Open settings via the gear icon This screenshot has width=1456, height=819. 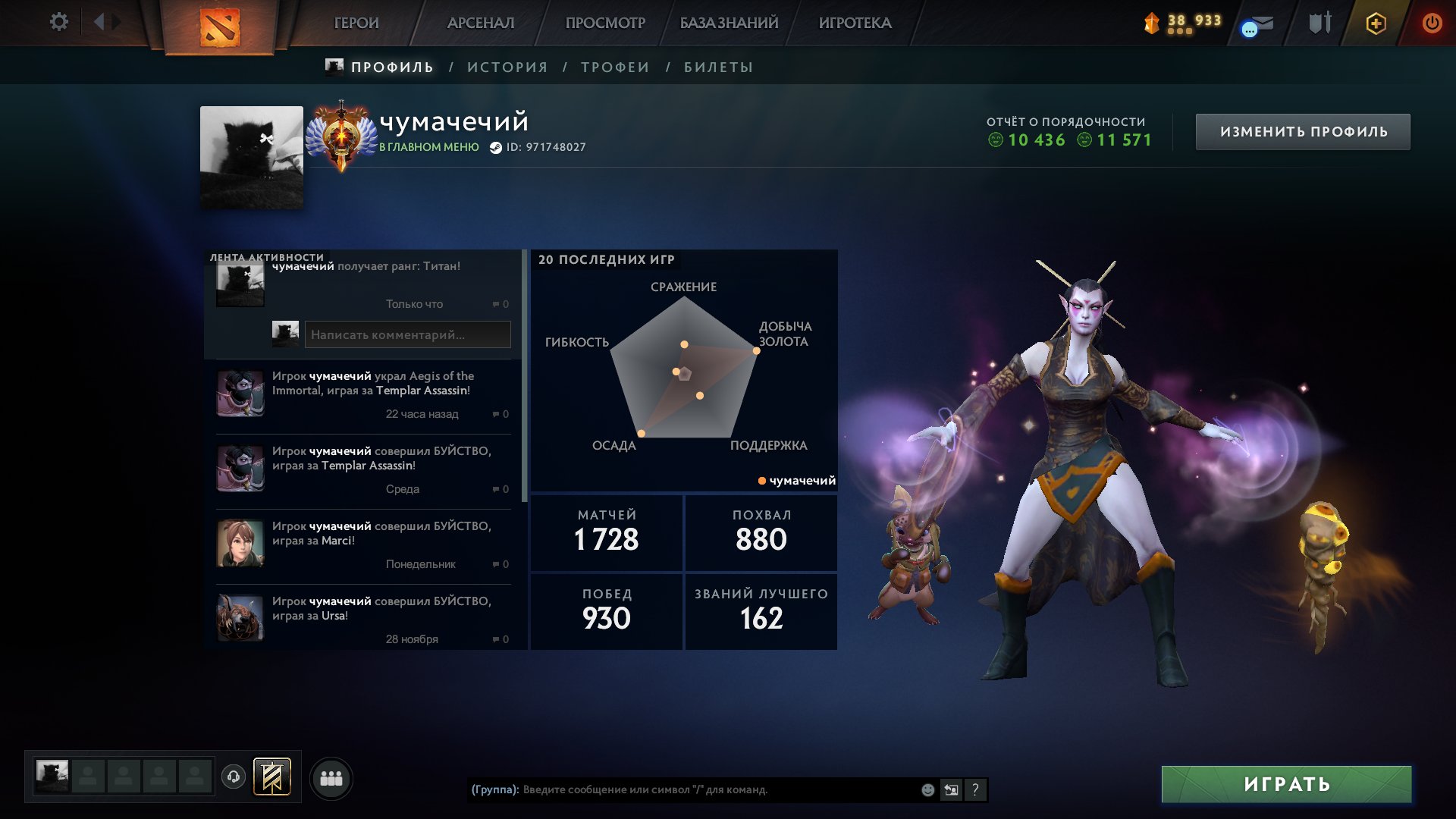point(58,22)
